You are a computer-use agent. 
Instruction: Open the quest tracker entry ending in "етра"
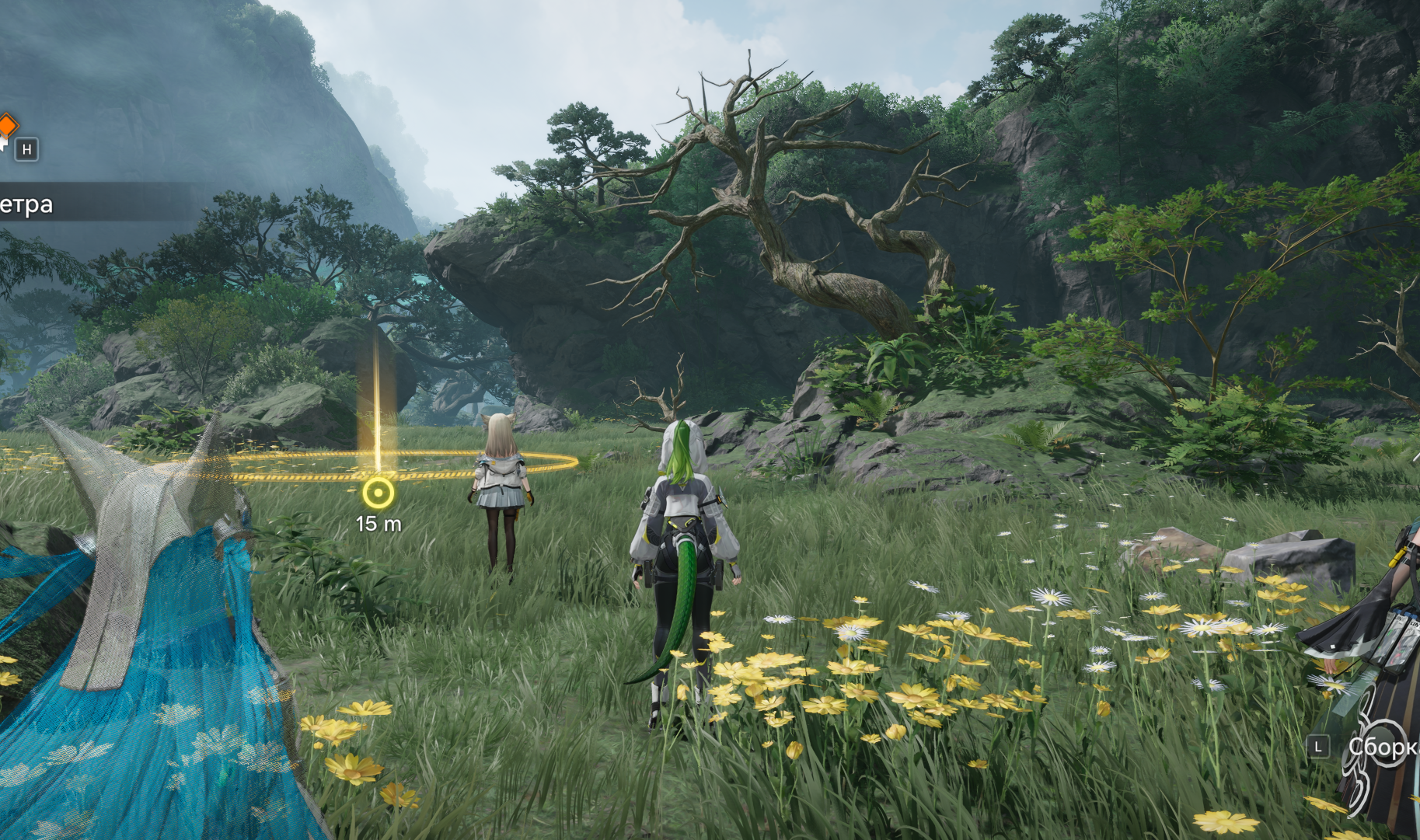[28, 204]
